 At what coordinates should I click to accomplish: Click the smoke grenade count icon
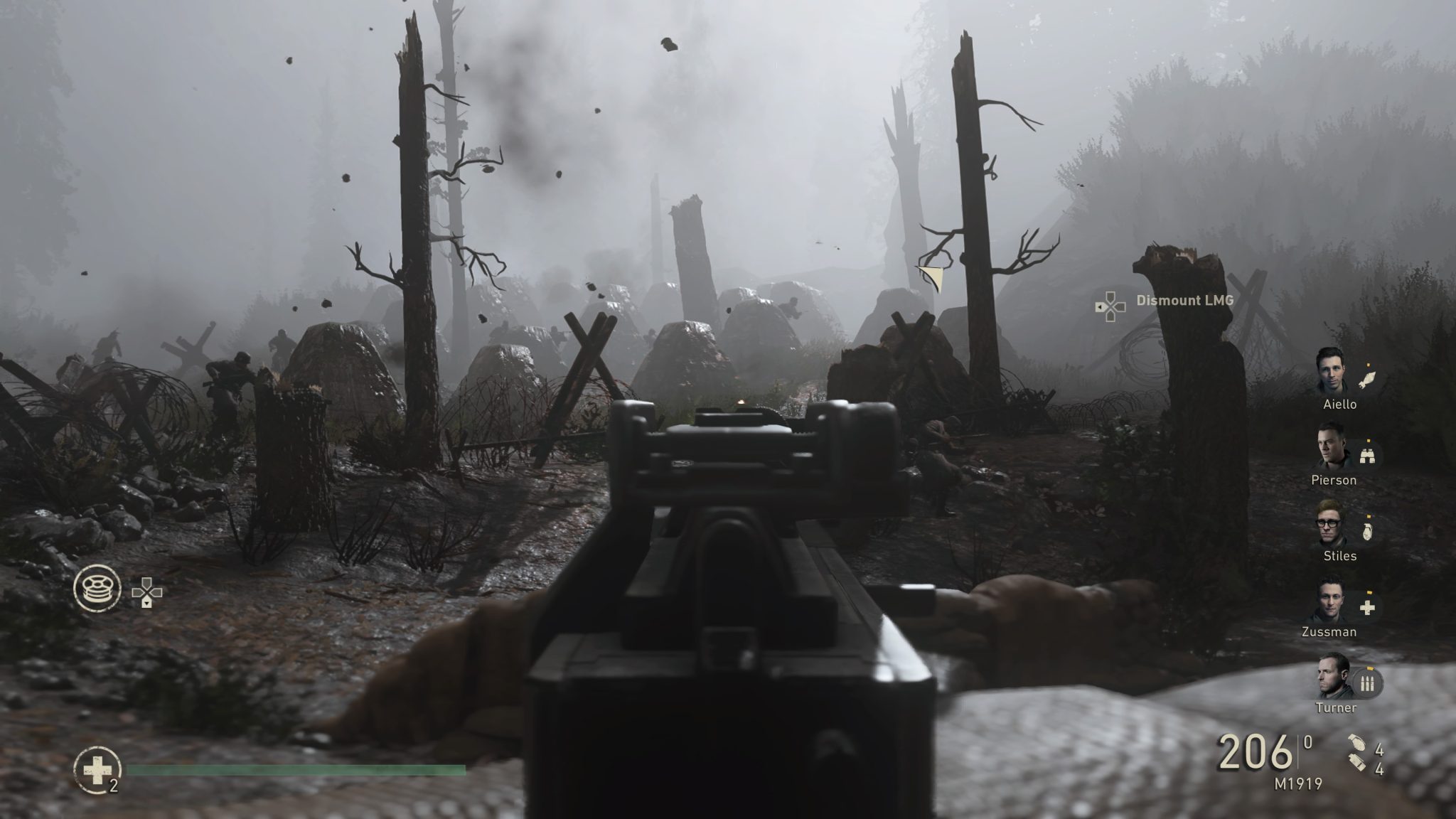[x=1356, y=764]
